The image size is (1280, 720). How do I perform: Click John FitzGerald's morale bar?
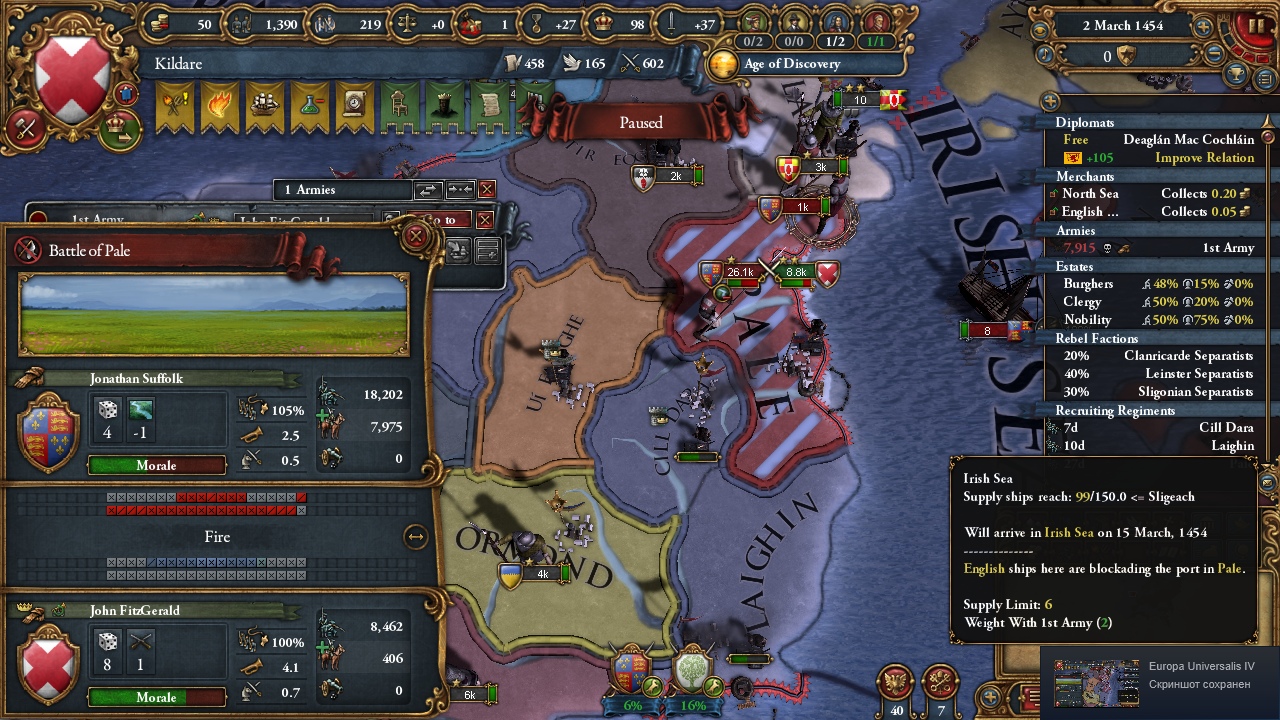point(156,697)
